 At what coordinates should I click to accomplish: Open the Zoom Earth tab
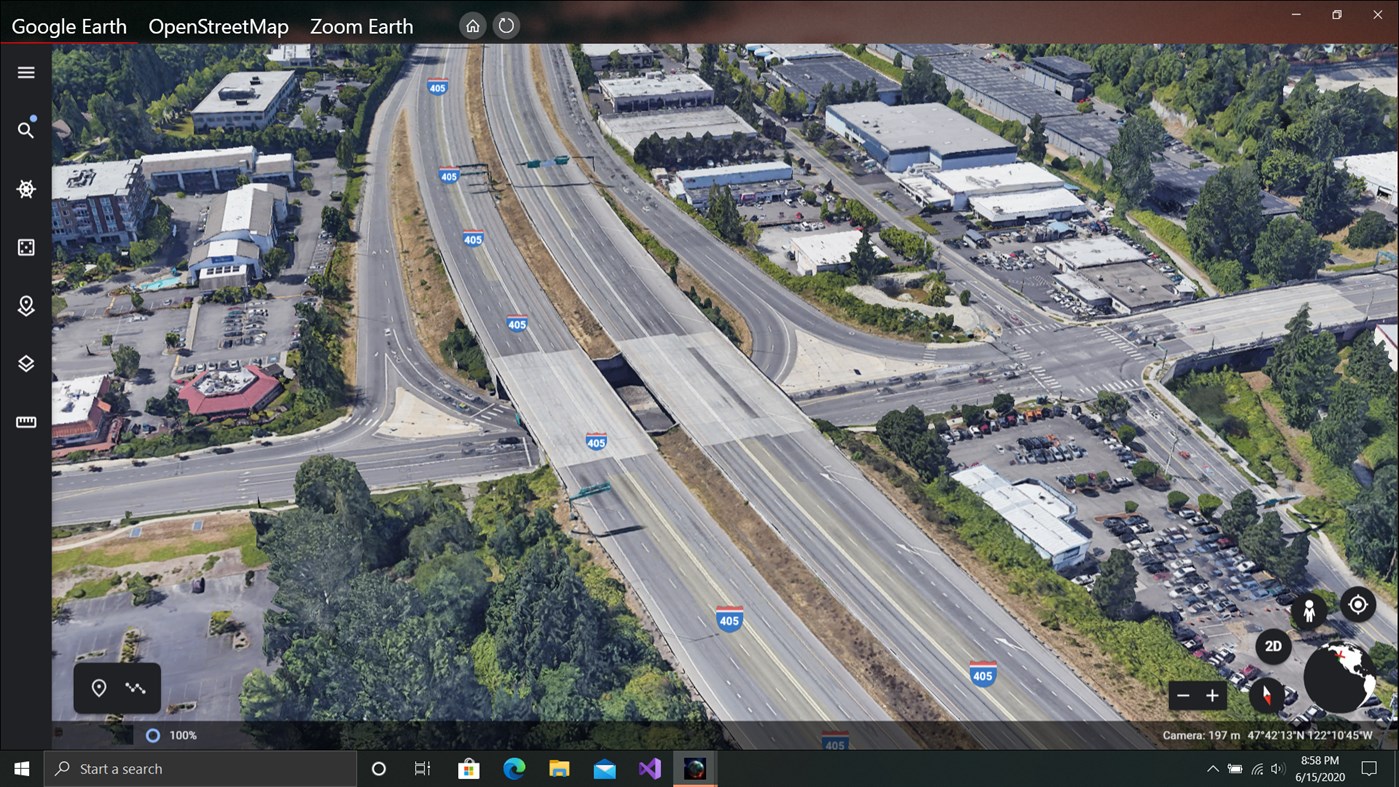tap(361, 26)
